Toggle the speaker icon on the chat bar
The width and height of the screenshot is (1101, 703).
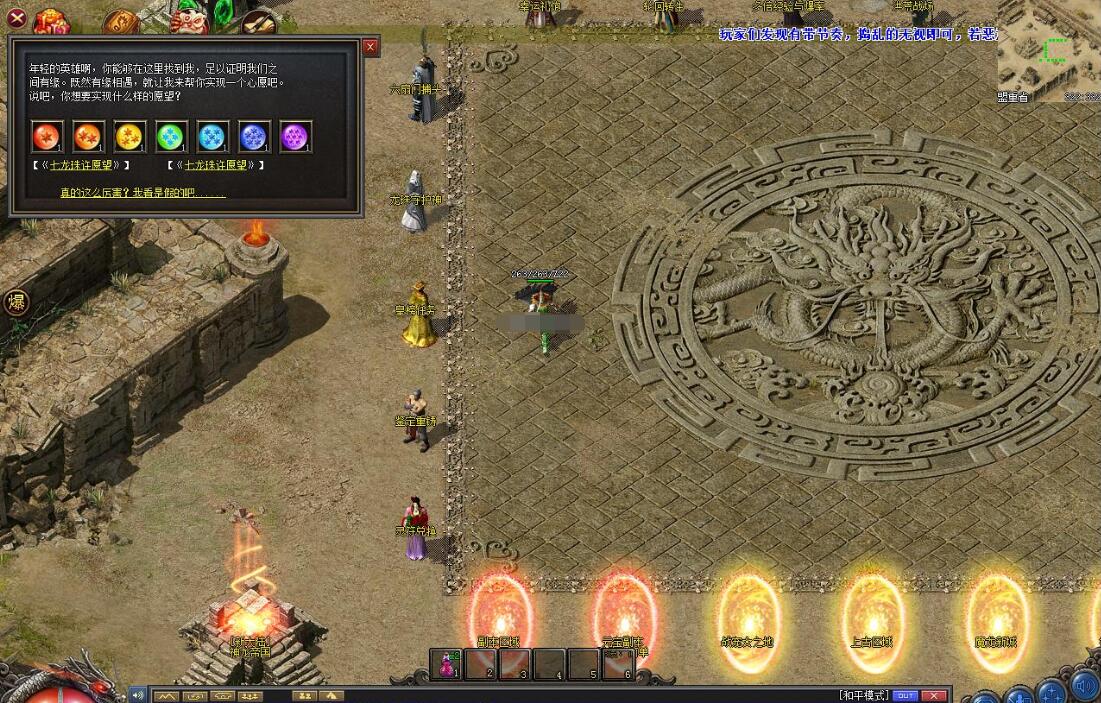point(138,695)
